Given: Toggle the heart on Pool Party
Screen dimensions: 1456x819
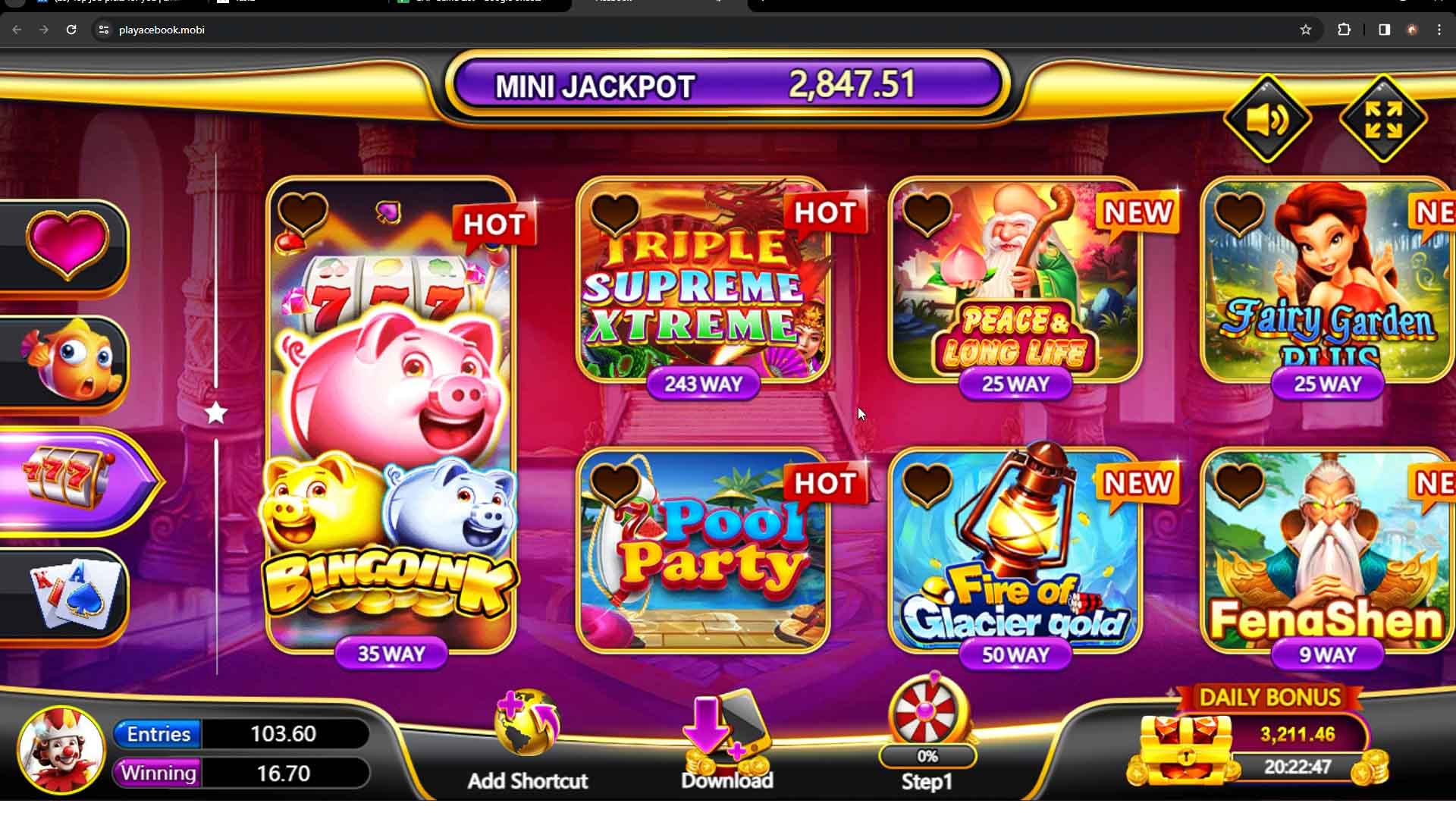Looking at the screenshot, I should click(616, 483).
